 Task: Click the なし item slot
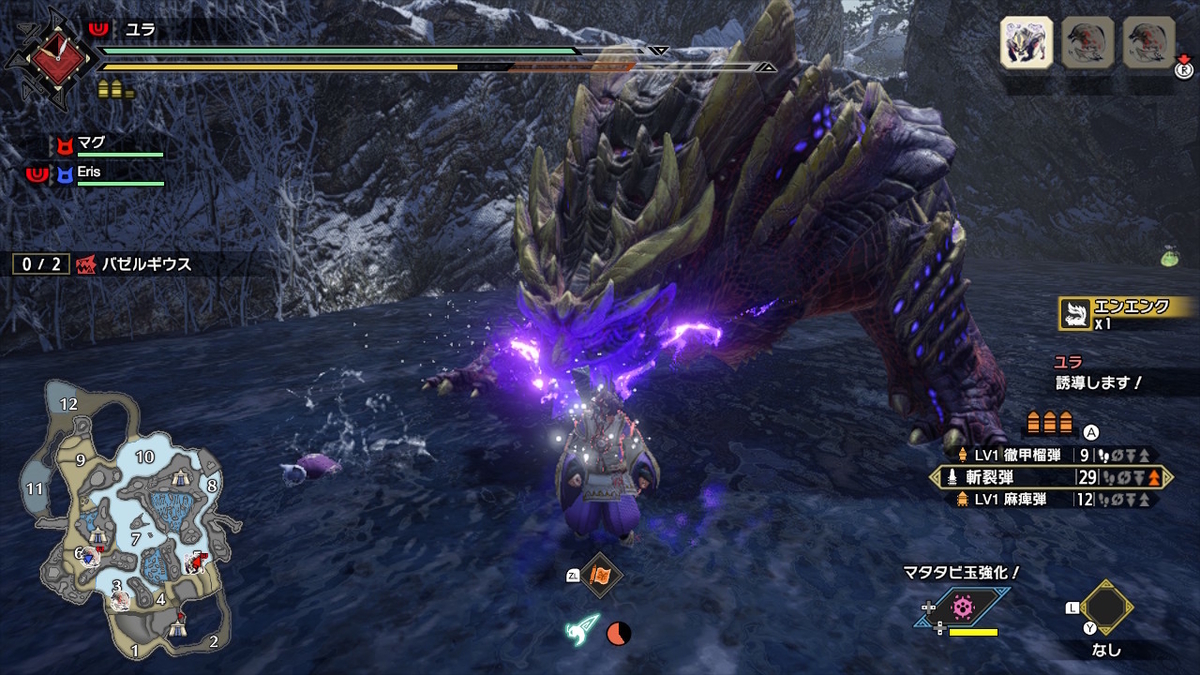pyautogui.click(x=1105, y=607)
